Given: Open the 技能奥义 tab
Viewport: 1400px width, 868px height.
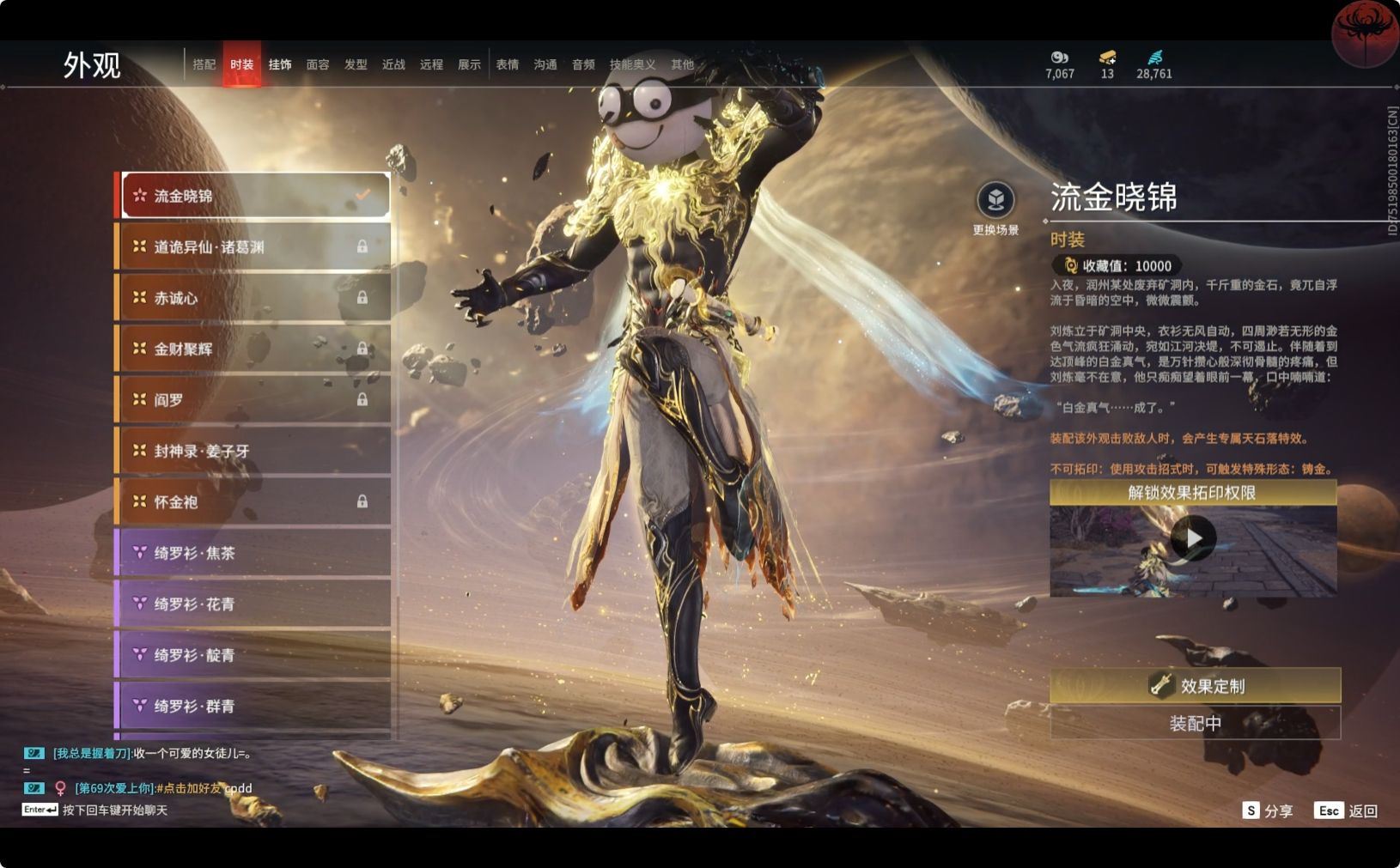Looking at the screenshot, I should coord(632,64).
